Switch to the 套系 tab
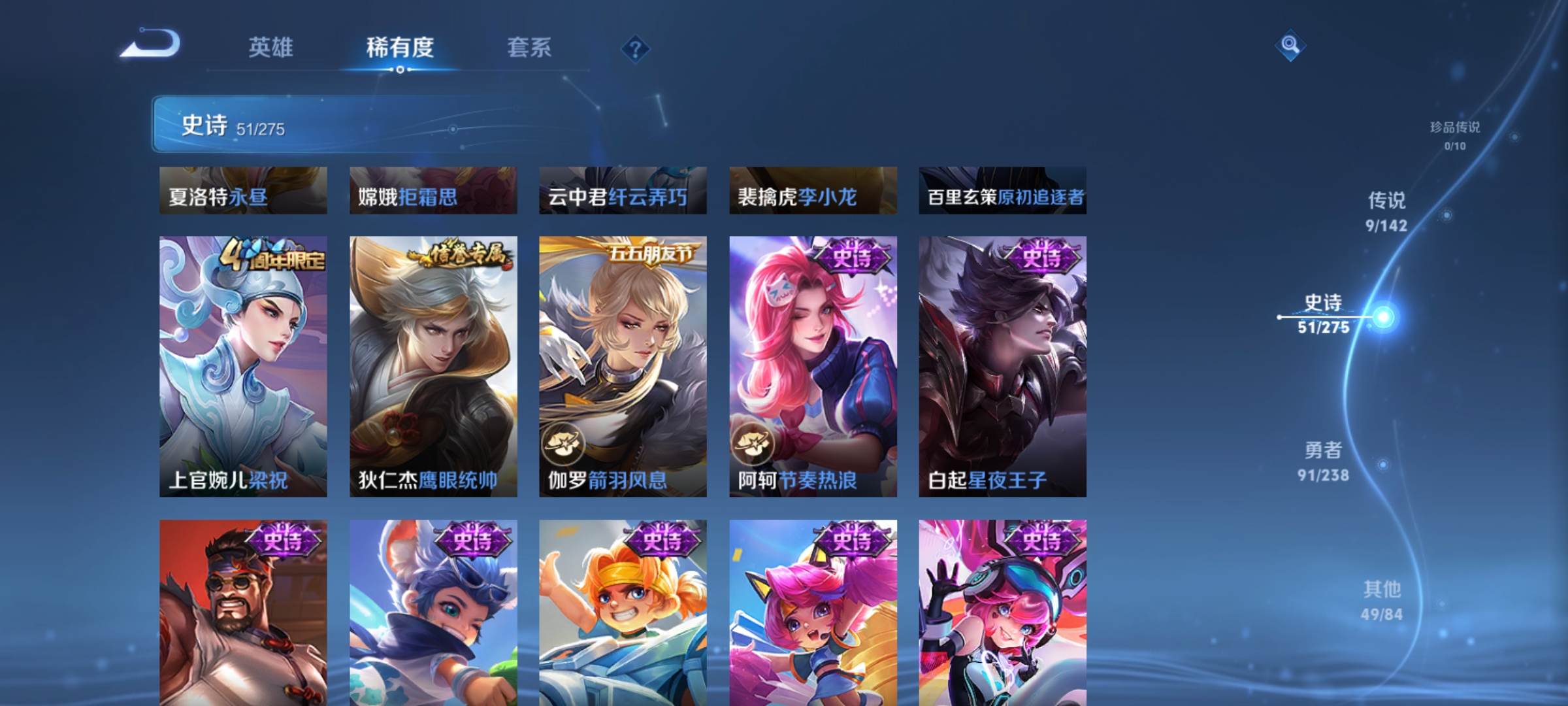1568x706 pixels. 529,48
